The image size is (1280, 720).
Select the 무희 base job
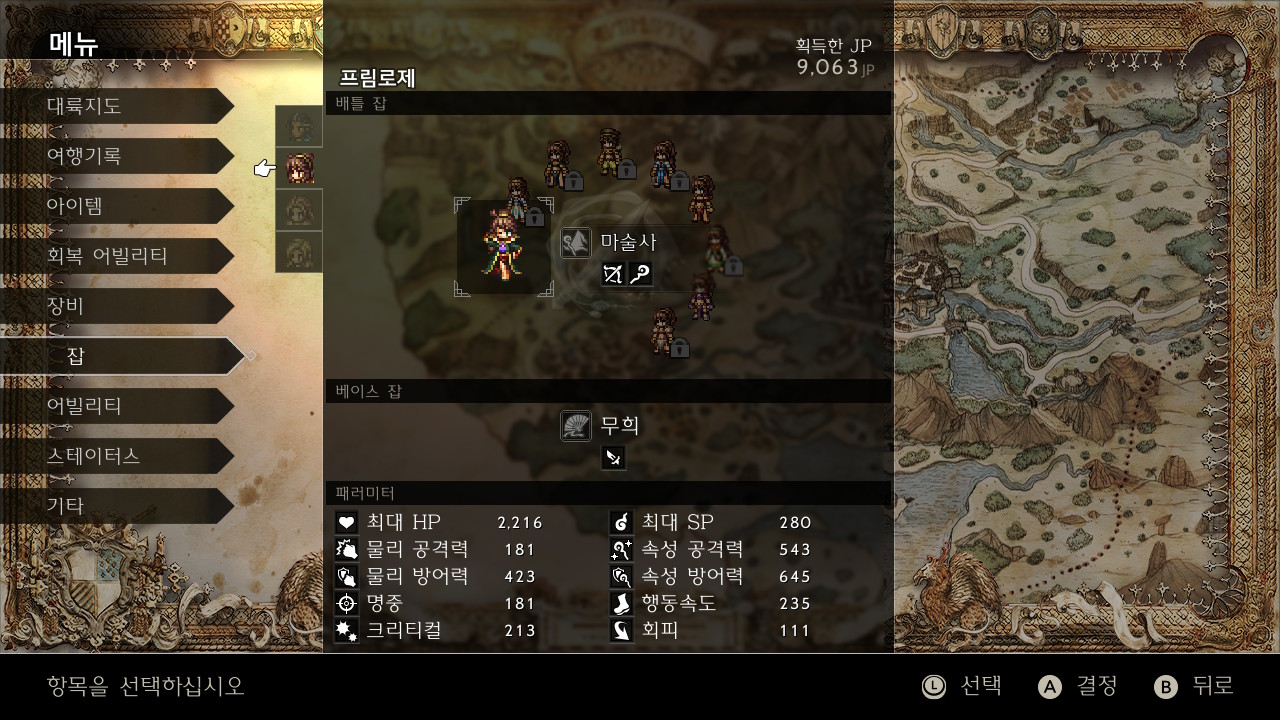pyautogui.click(x=618, y=426)
